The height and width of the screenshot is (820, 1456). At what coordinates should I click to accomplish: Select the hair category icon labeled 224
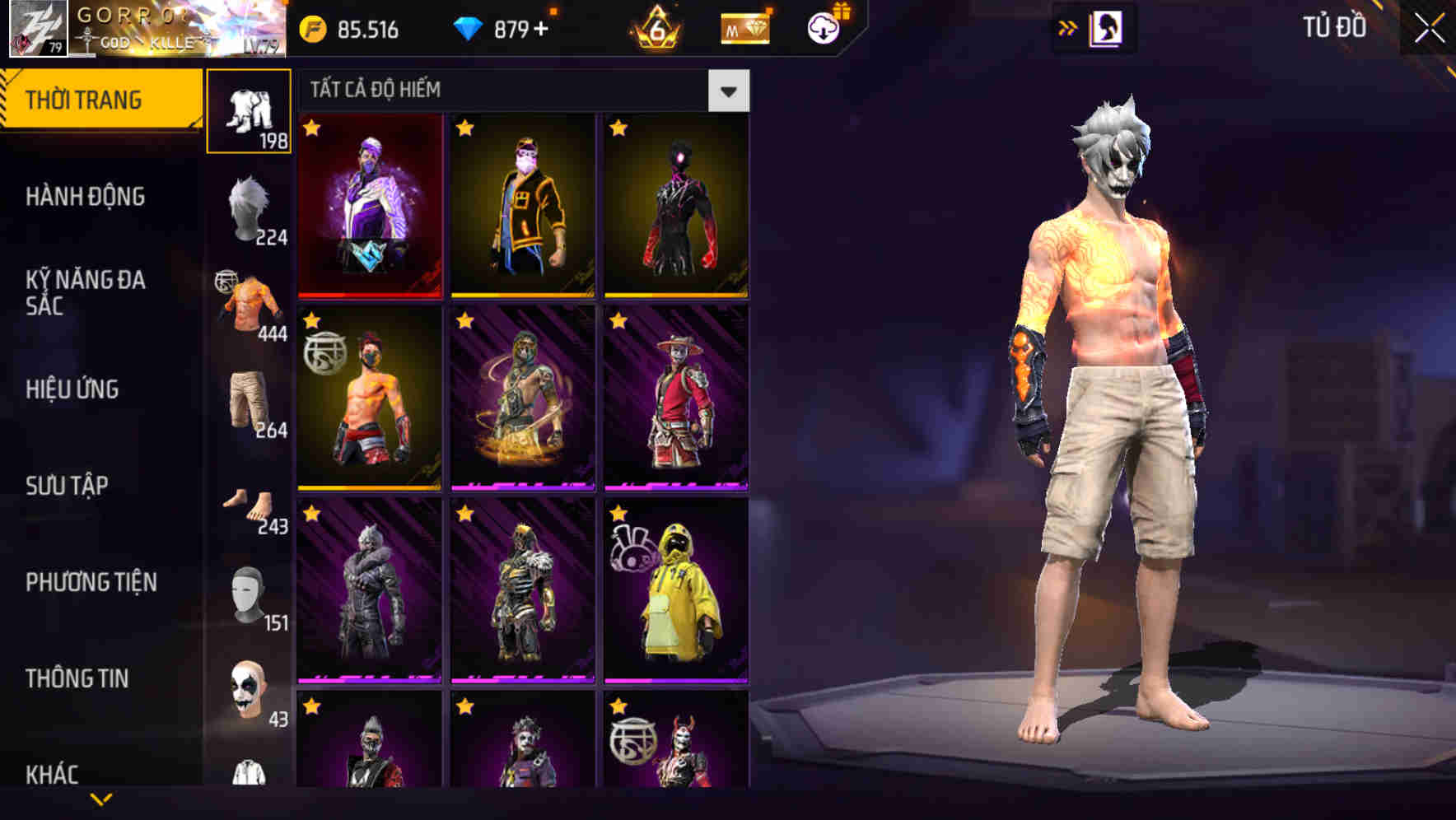click(x=249, y=207)
